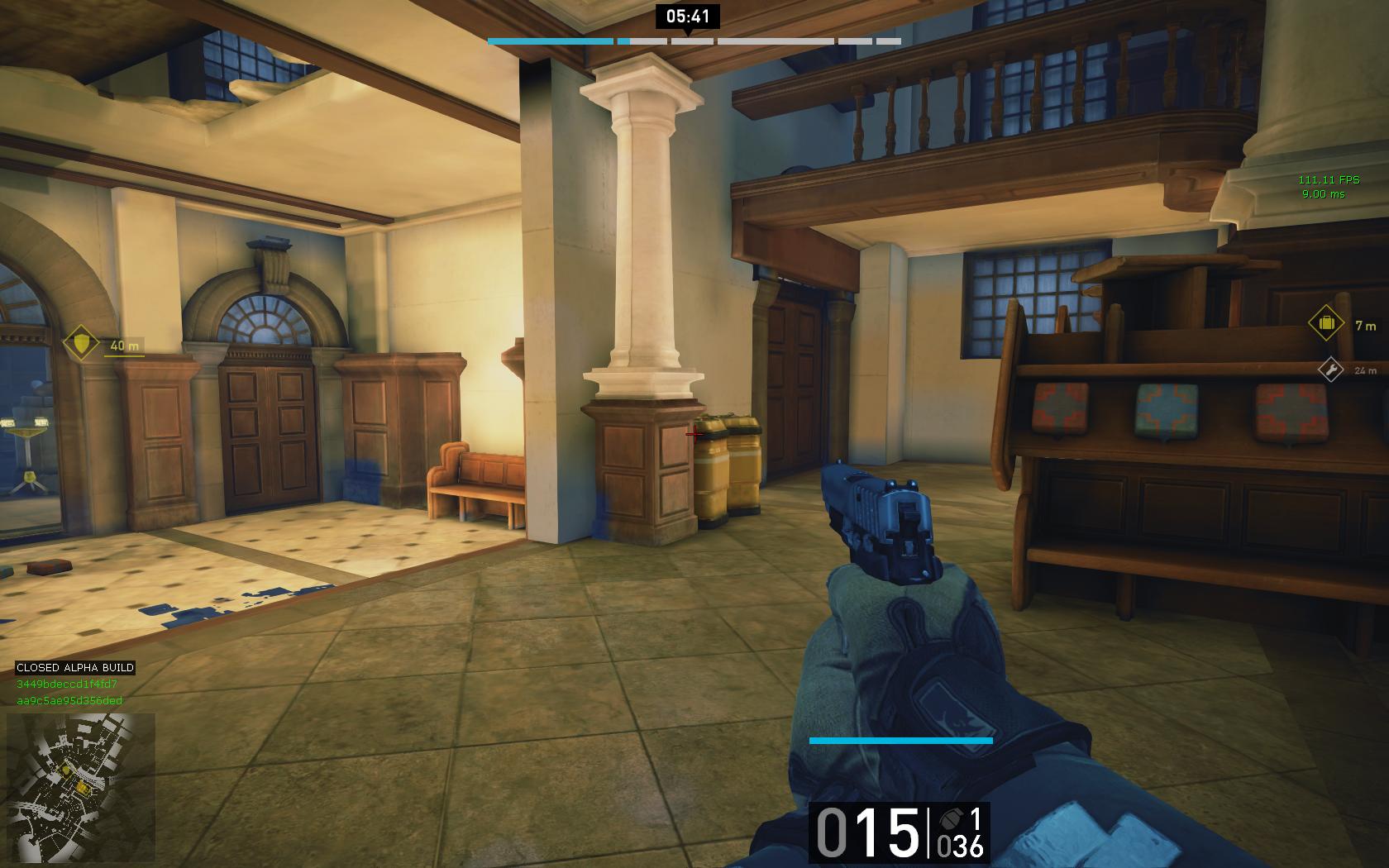Select the grey wrench repair marker
1389x868 pixels.
coord(1330,369)
